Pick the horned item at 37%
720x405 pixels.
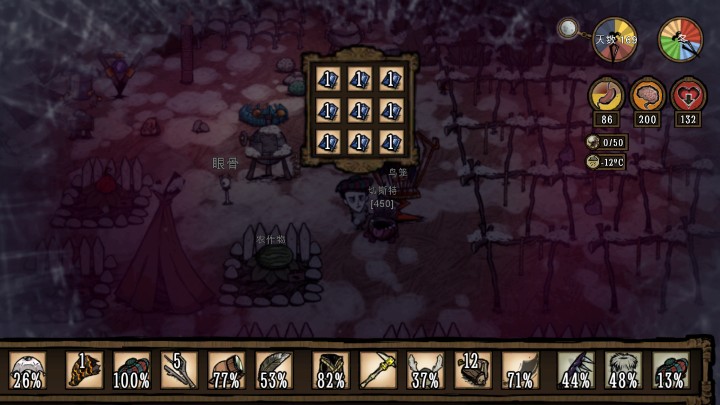point(426,370)
